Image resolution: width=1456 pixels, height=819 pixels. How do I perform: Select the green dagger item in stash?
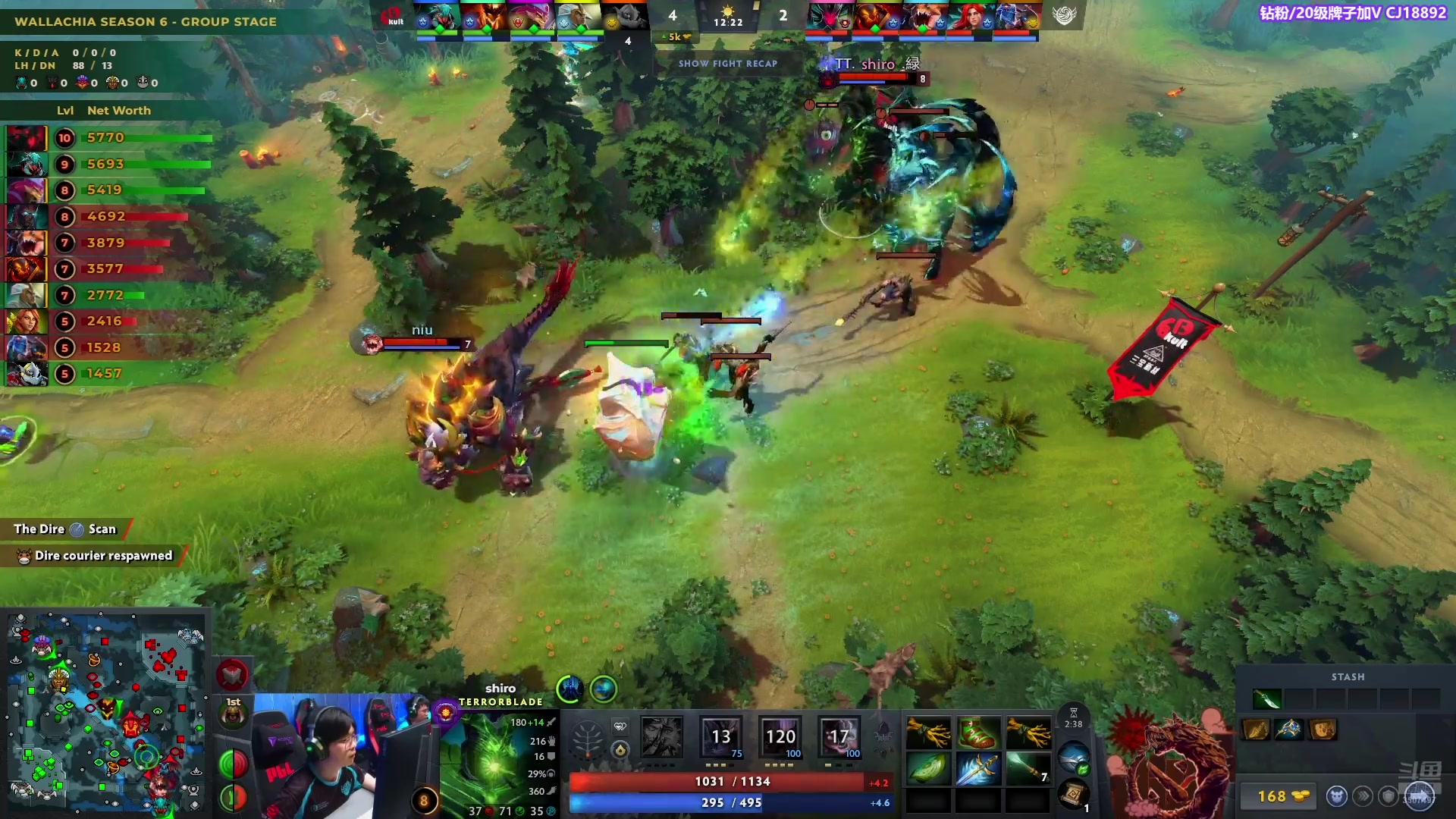[1267, 698]
